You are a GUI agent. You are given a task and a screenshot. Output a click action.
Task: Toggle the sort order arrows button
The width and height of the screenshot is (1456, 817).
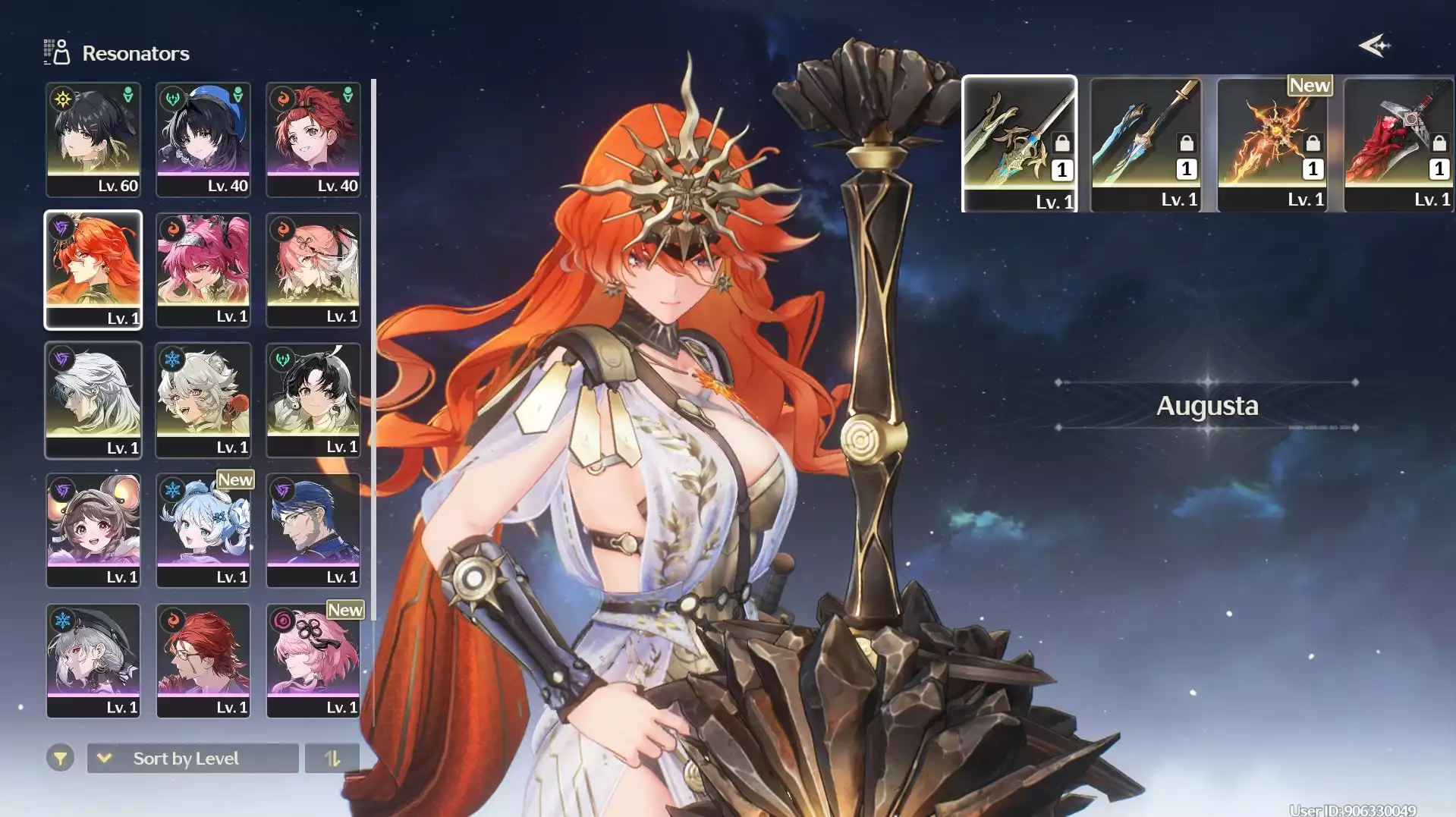[x=332, y=758]
